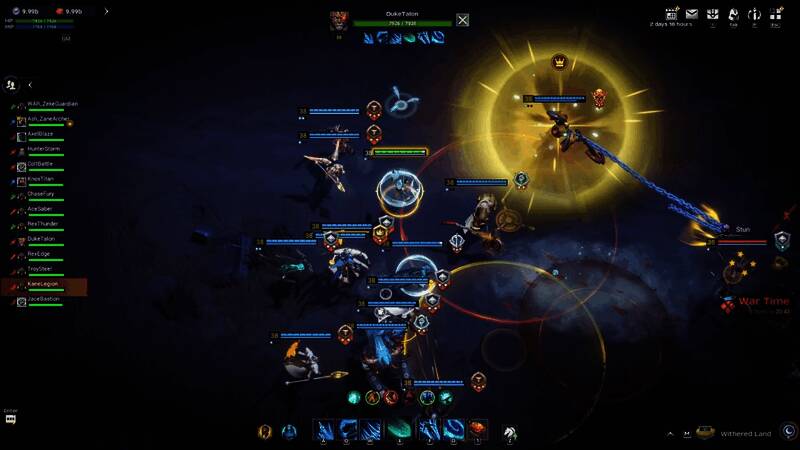Open the calendar events icon
This screenshot has width=800, height=450.
tap(671, 14)
